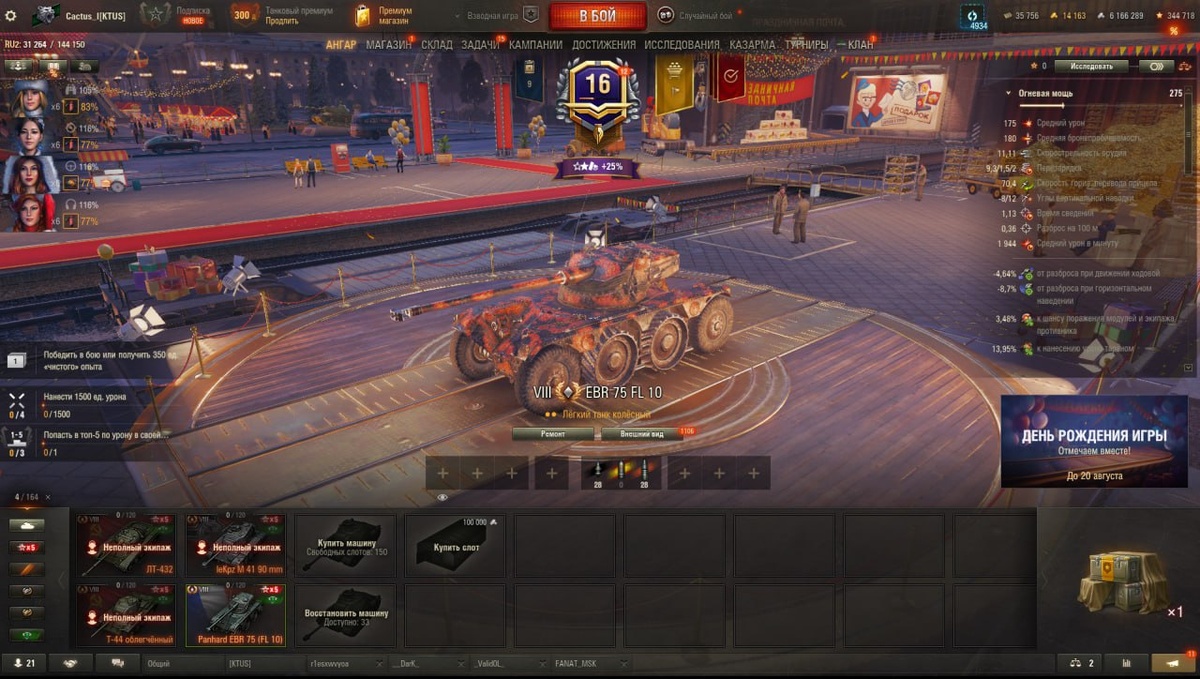Open the Восстановить машину tile
The image size is (1200, 679).
[x=344, y=615]
